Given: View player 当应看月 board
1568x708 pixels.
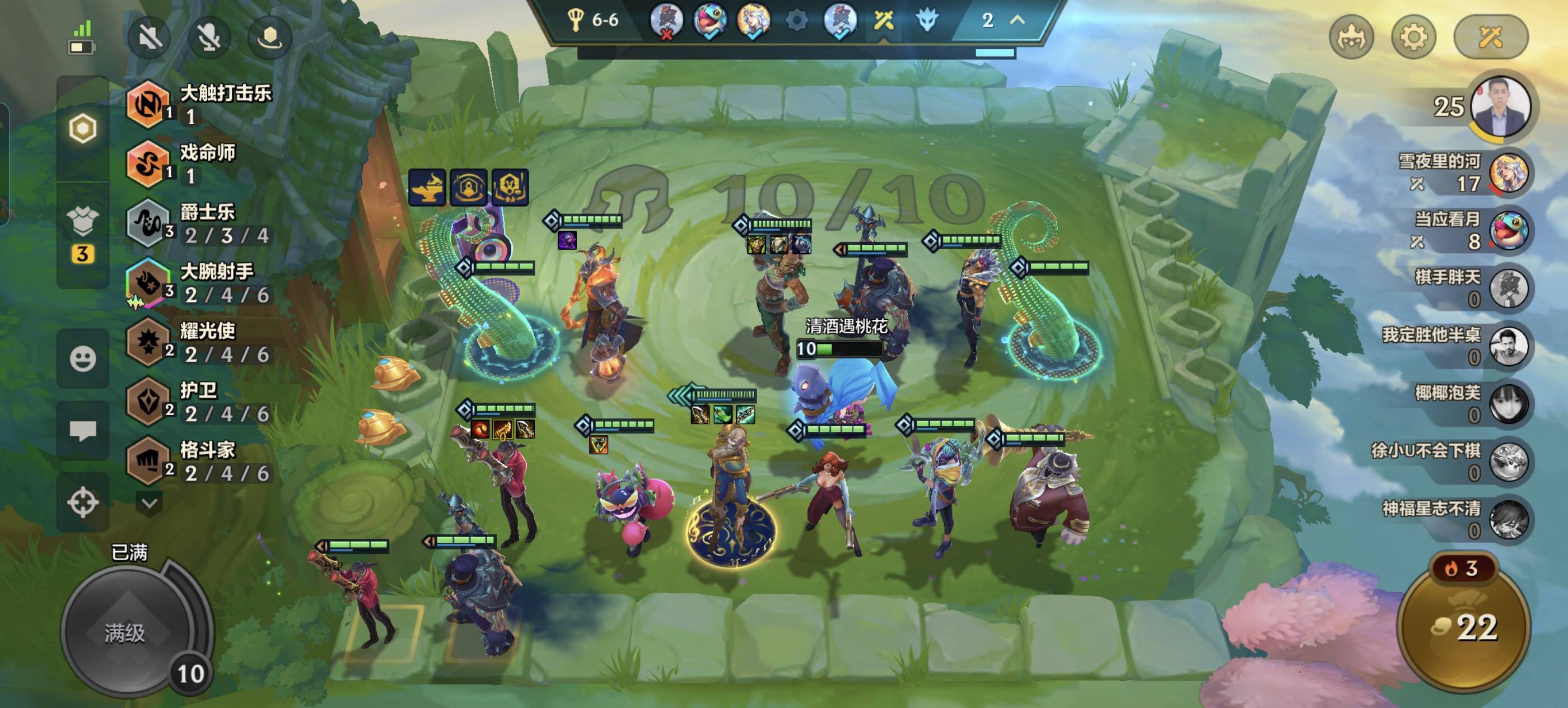Looking at the screenshot, I should coord(1507,231).
